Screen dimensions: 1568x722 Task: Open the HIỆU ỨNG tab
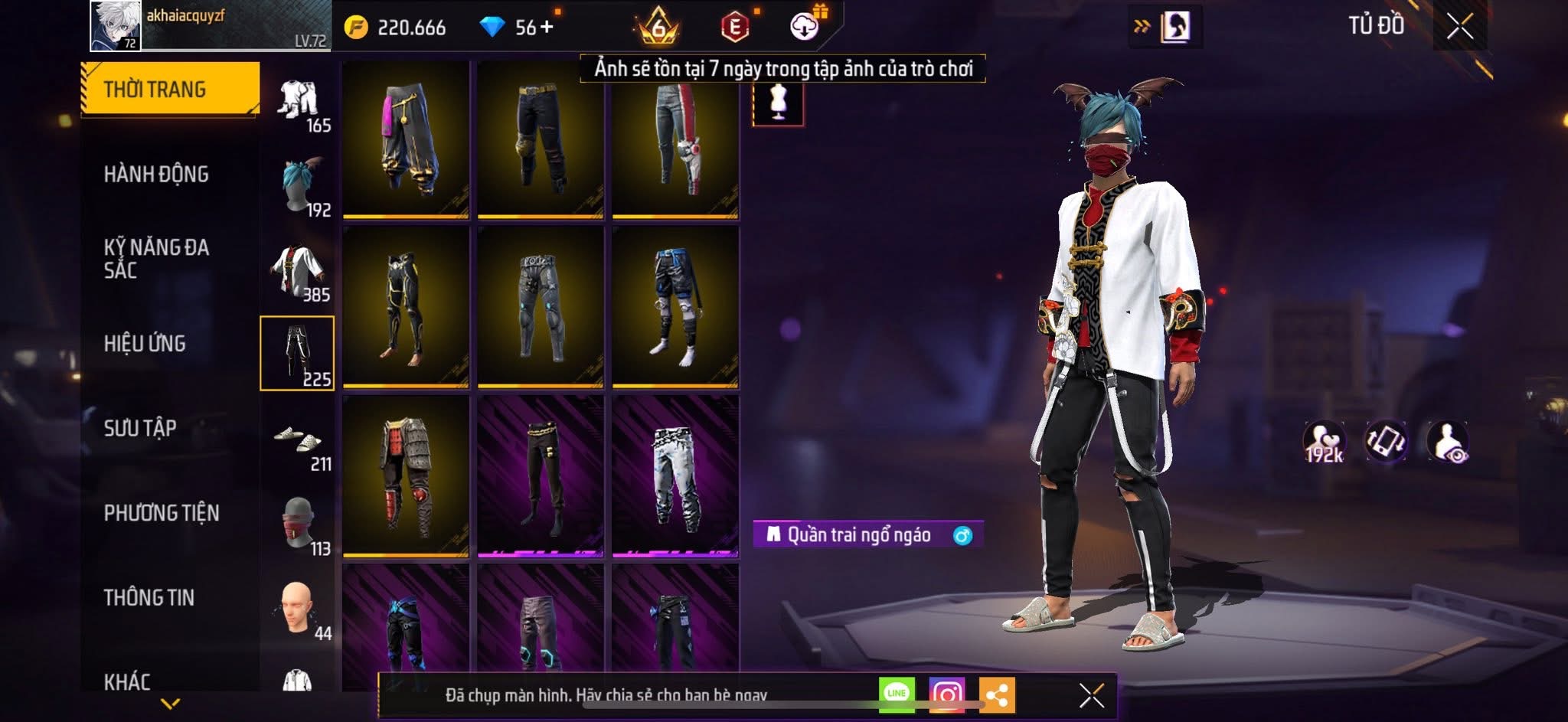pos(145,344)
